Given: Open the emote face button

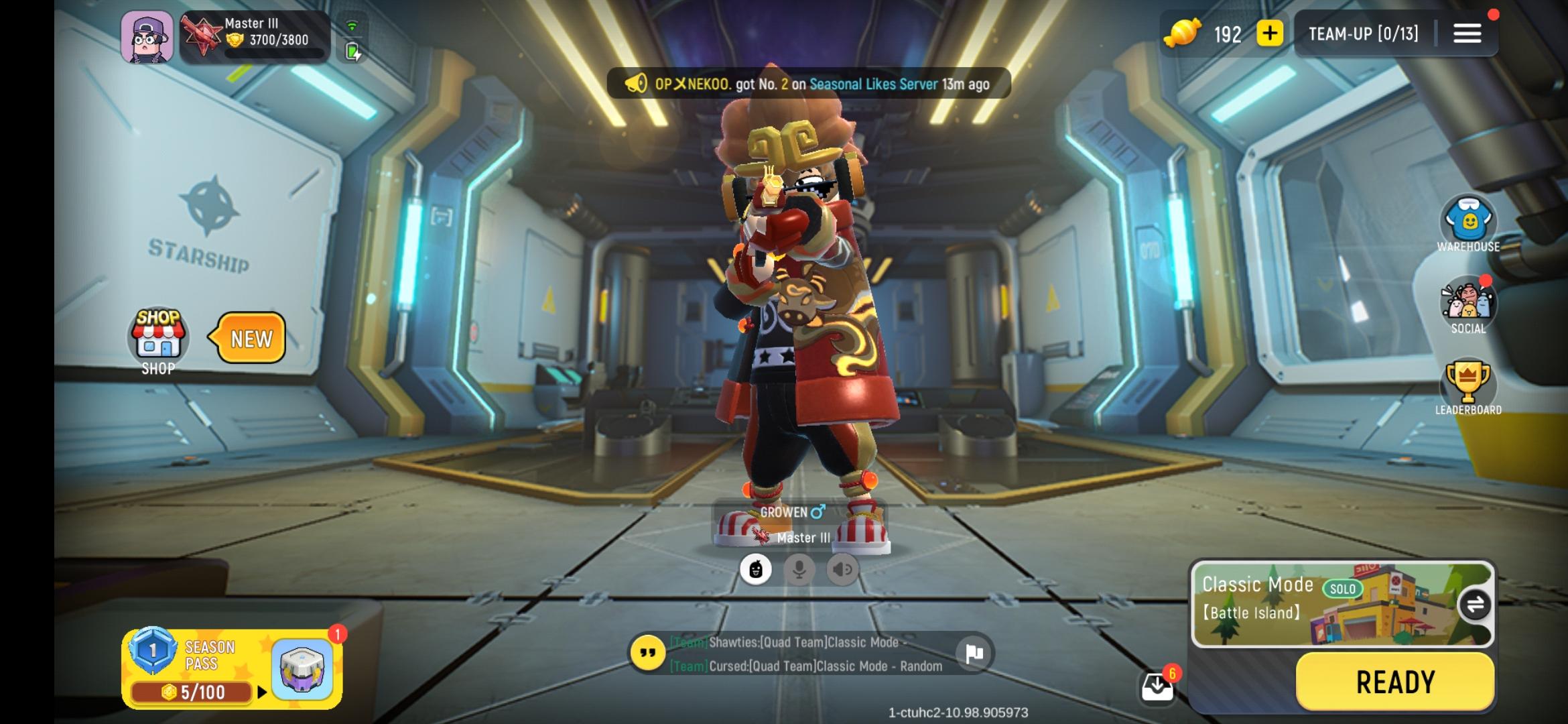Looking at the screenshot, I should 755,570.
